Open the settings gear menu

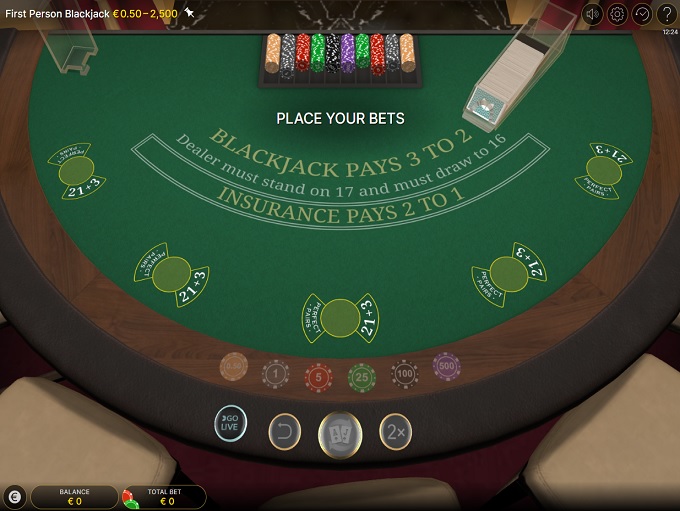tap(617, 14)
